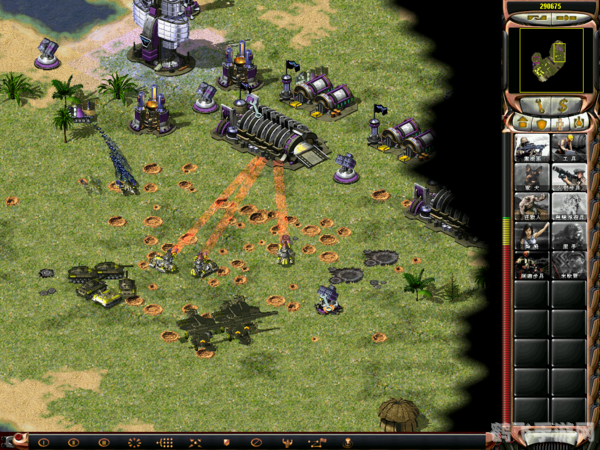
Task: Activate the dotted-grid command icon
Action: (x=165, y=441)
